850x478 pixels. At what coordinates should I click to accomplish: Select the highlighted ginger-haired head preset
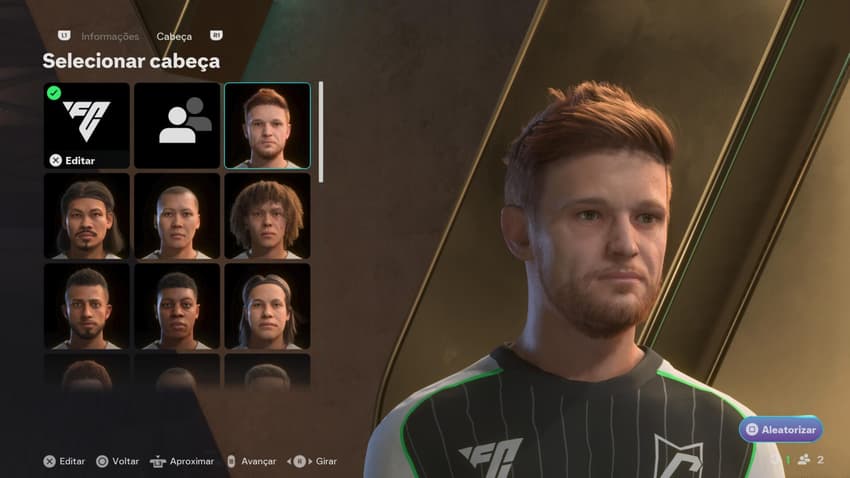coord(267,125)
